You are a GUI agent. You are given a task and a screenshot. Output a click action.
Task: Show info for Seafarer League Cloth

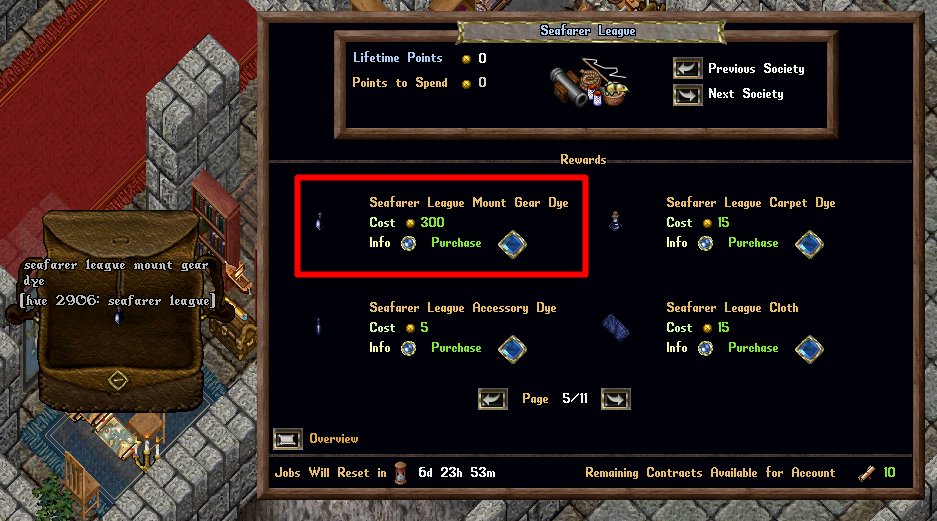coord(705,348)
